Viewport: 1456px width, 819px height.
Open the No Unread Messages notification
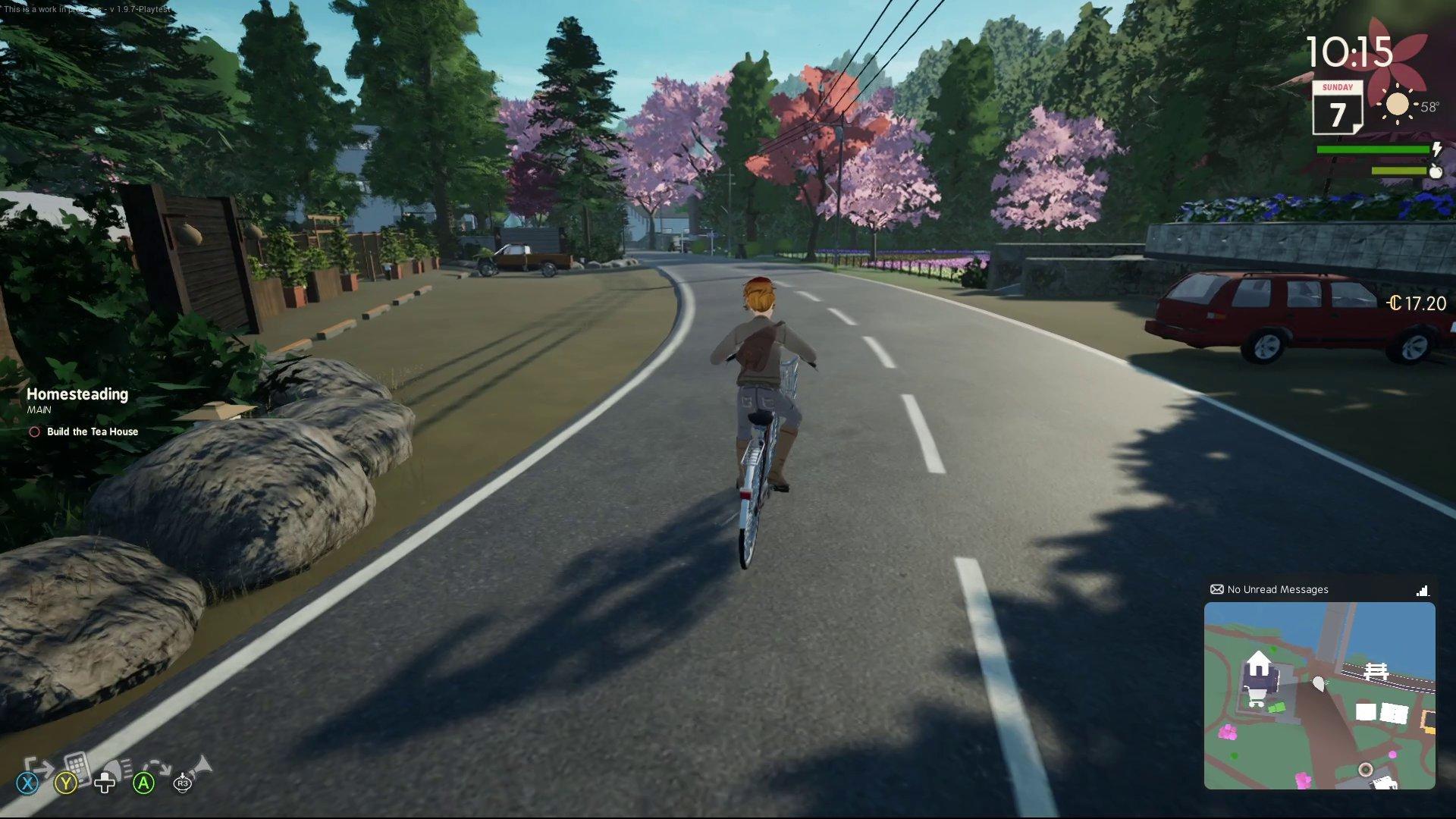[1277, 589]
